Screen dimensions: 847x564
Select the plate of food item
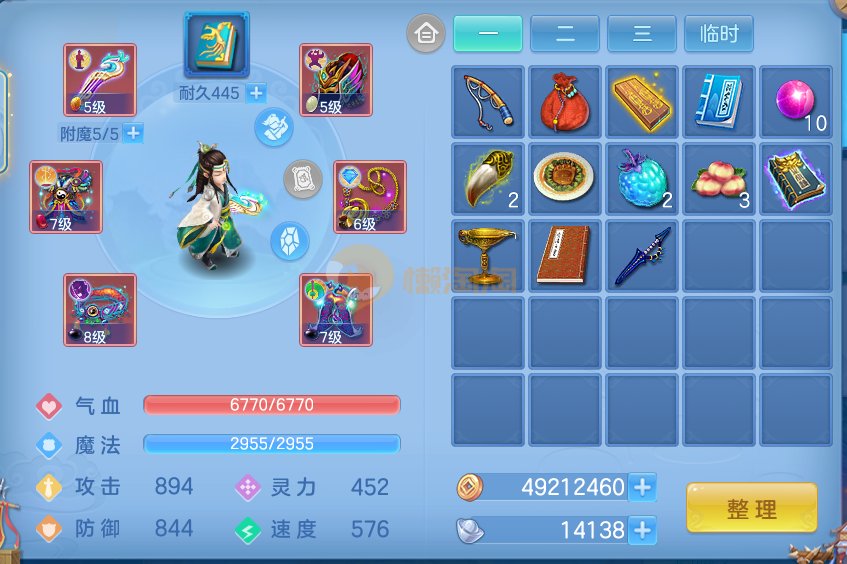pos(564,179)
